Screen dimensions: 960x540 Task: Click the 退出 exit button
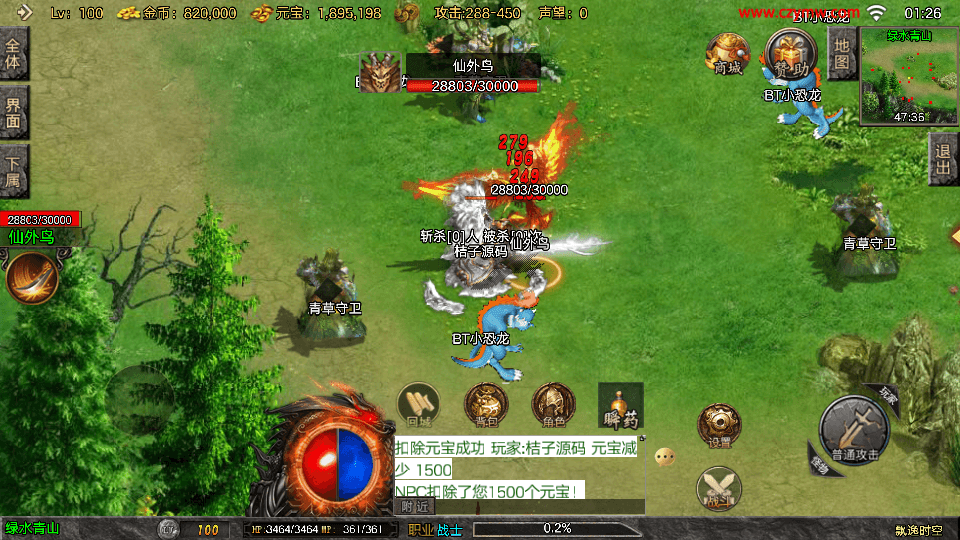coord(942,160)
